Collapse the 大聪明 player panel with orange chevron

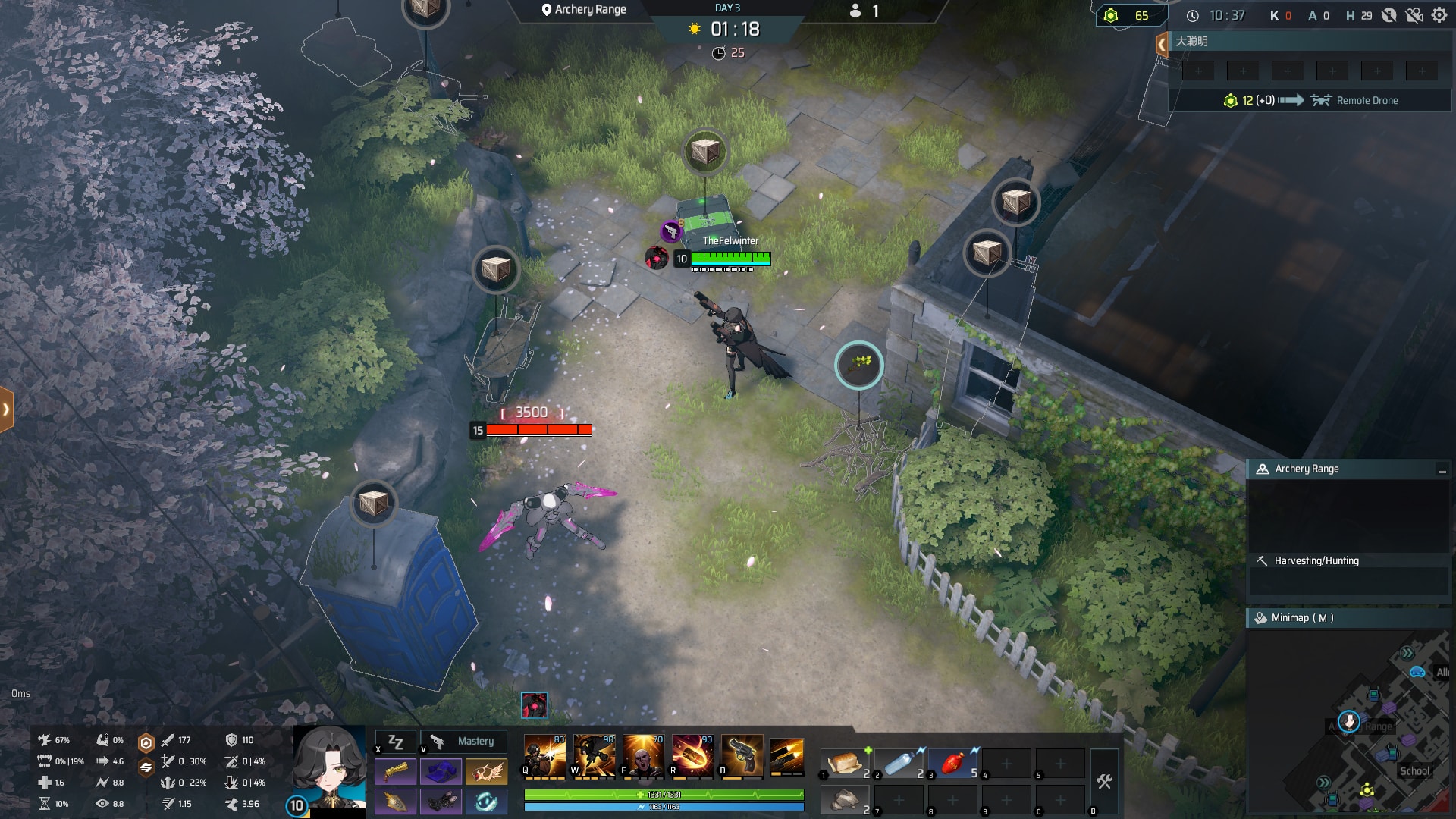1161,43
